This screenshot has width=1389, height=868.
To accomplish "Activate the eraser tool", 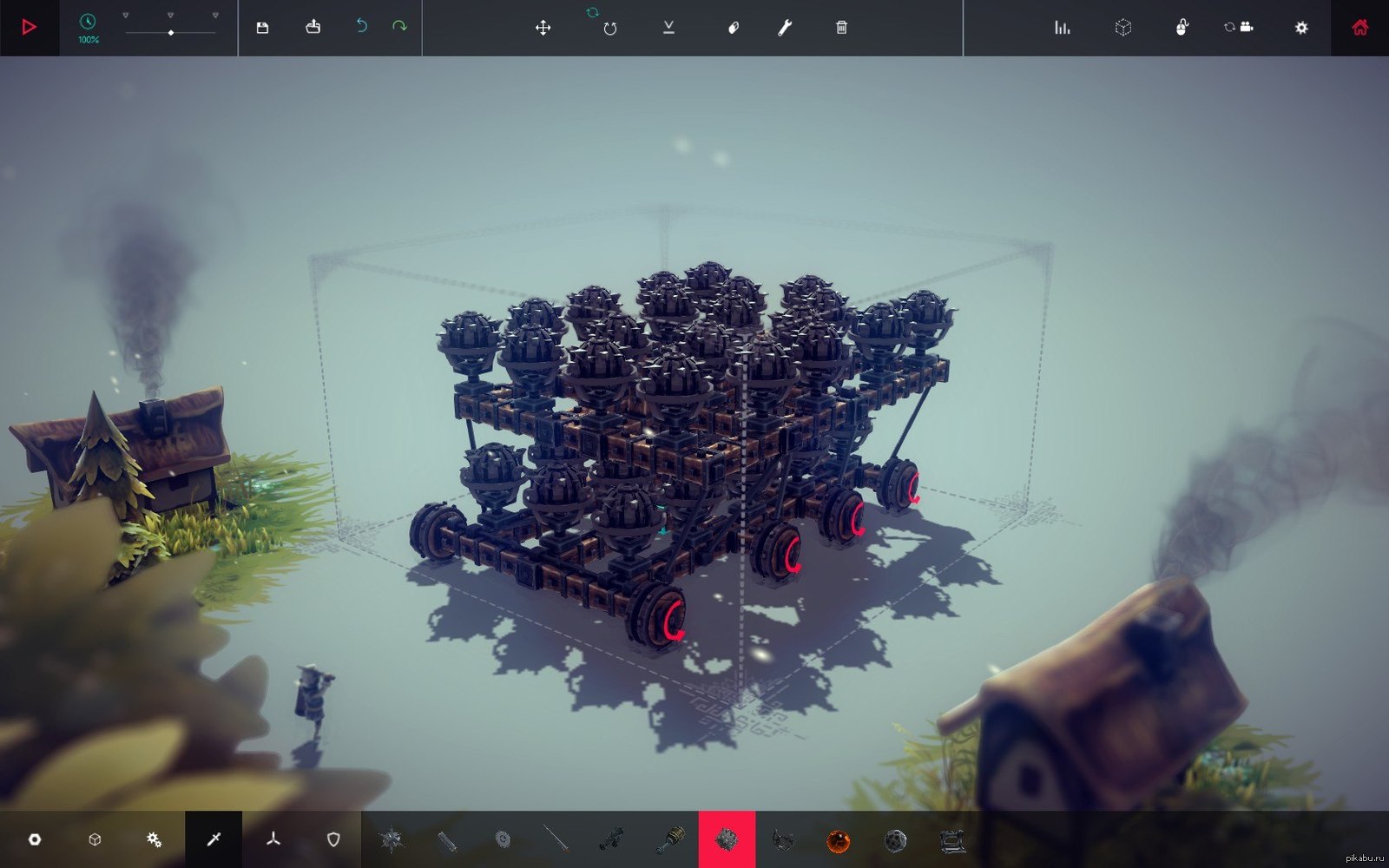I will click(733, 28).
